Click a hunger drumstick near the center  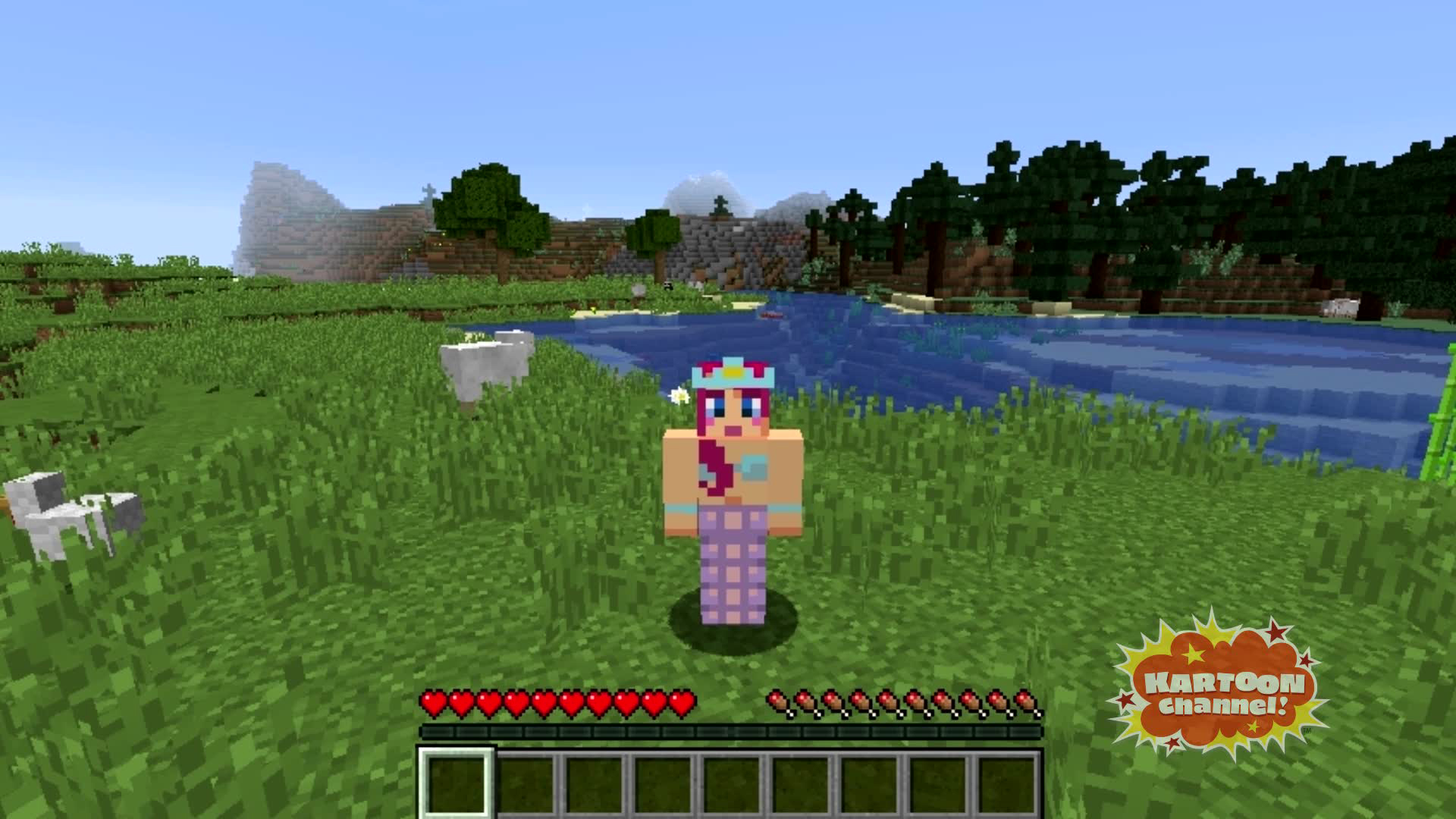click(902, 702)
